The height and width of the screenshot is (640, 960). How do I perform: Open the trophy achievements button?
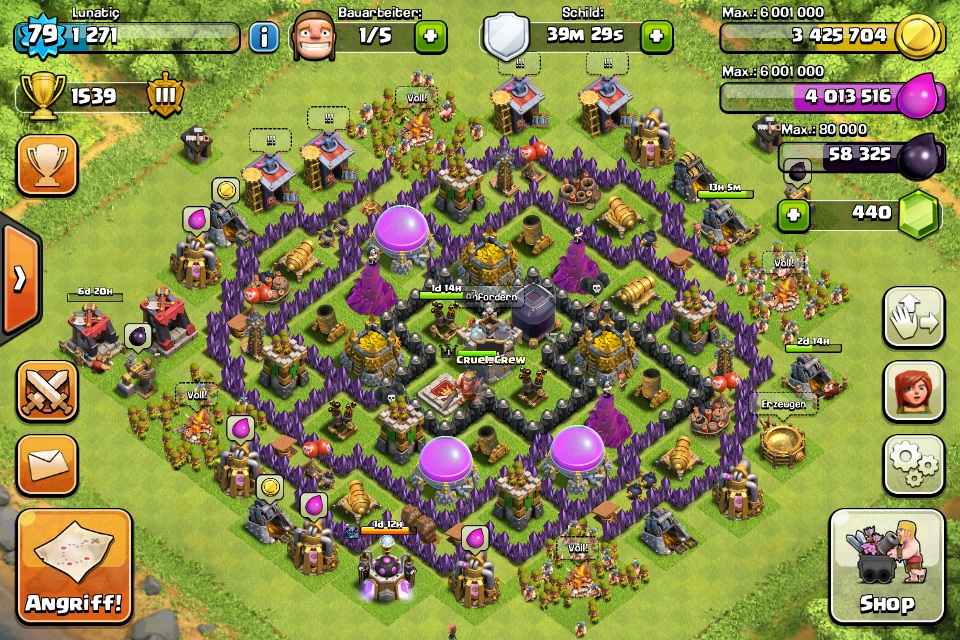(47, 165)
